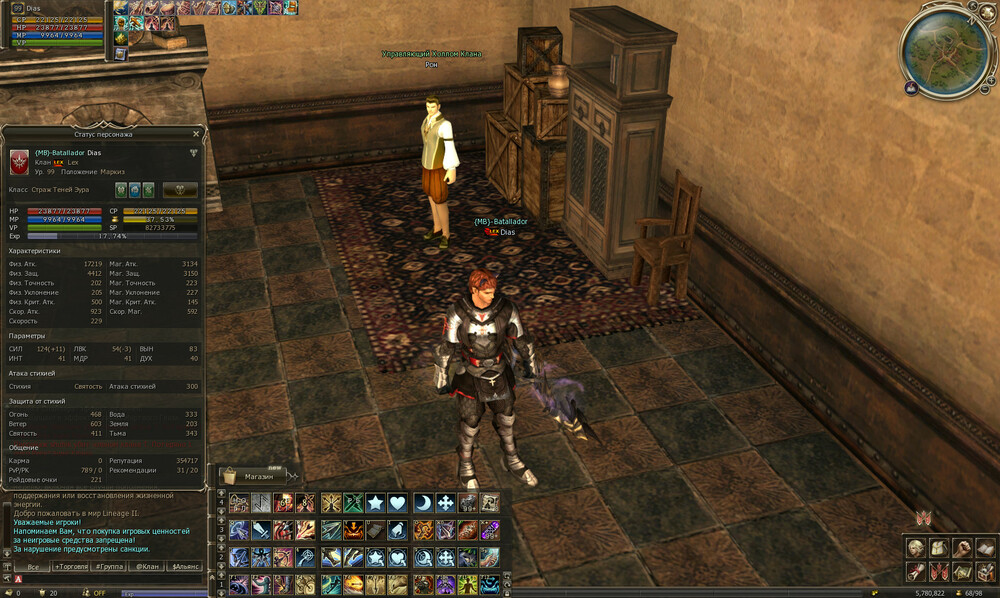Use the purple-pink potion hotbar item
1000x598 pixels.
tap(489, 530)
